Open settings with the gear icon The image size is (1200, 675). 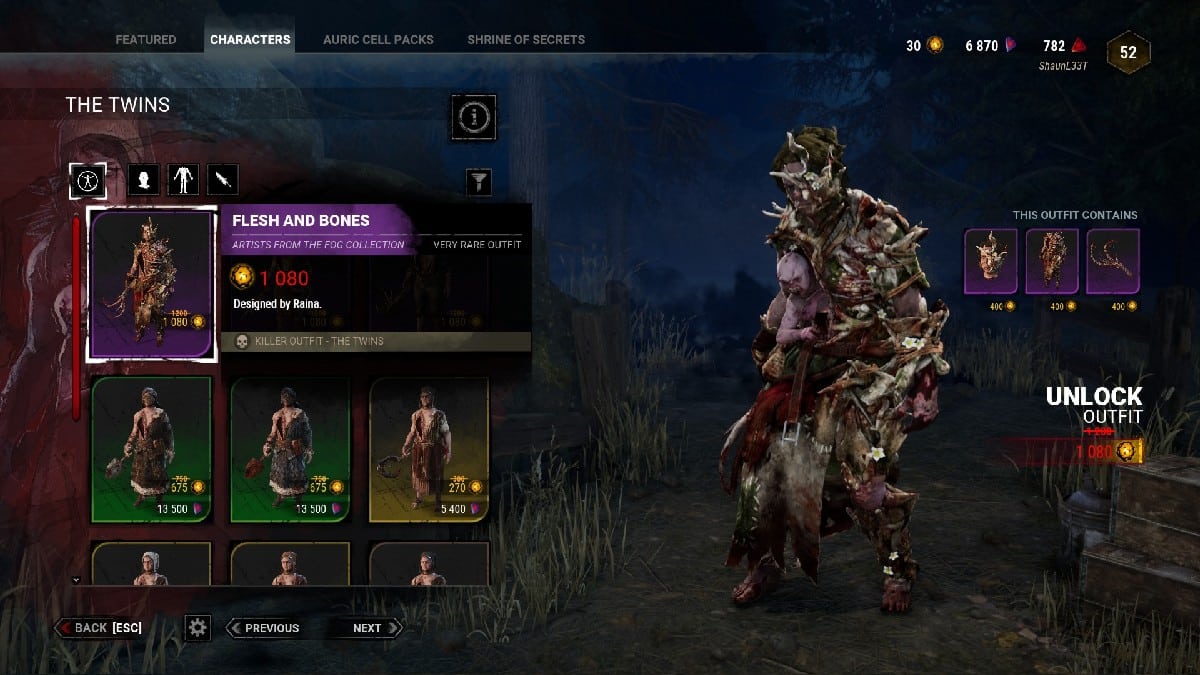[197, 628]
